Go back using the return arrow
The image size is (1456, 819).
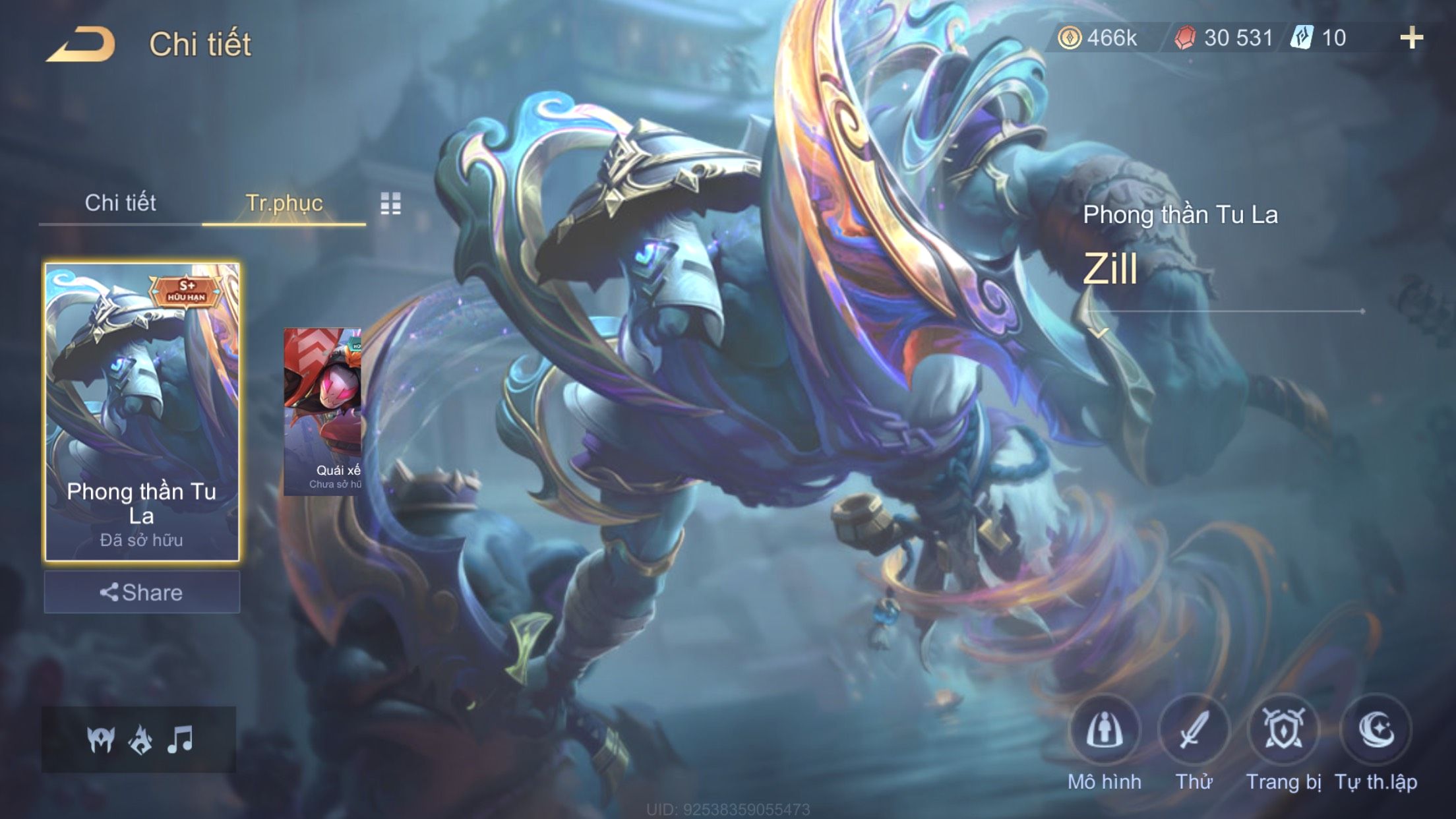point(80,44)
